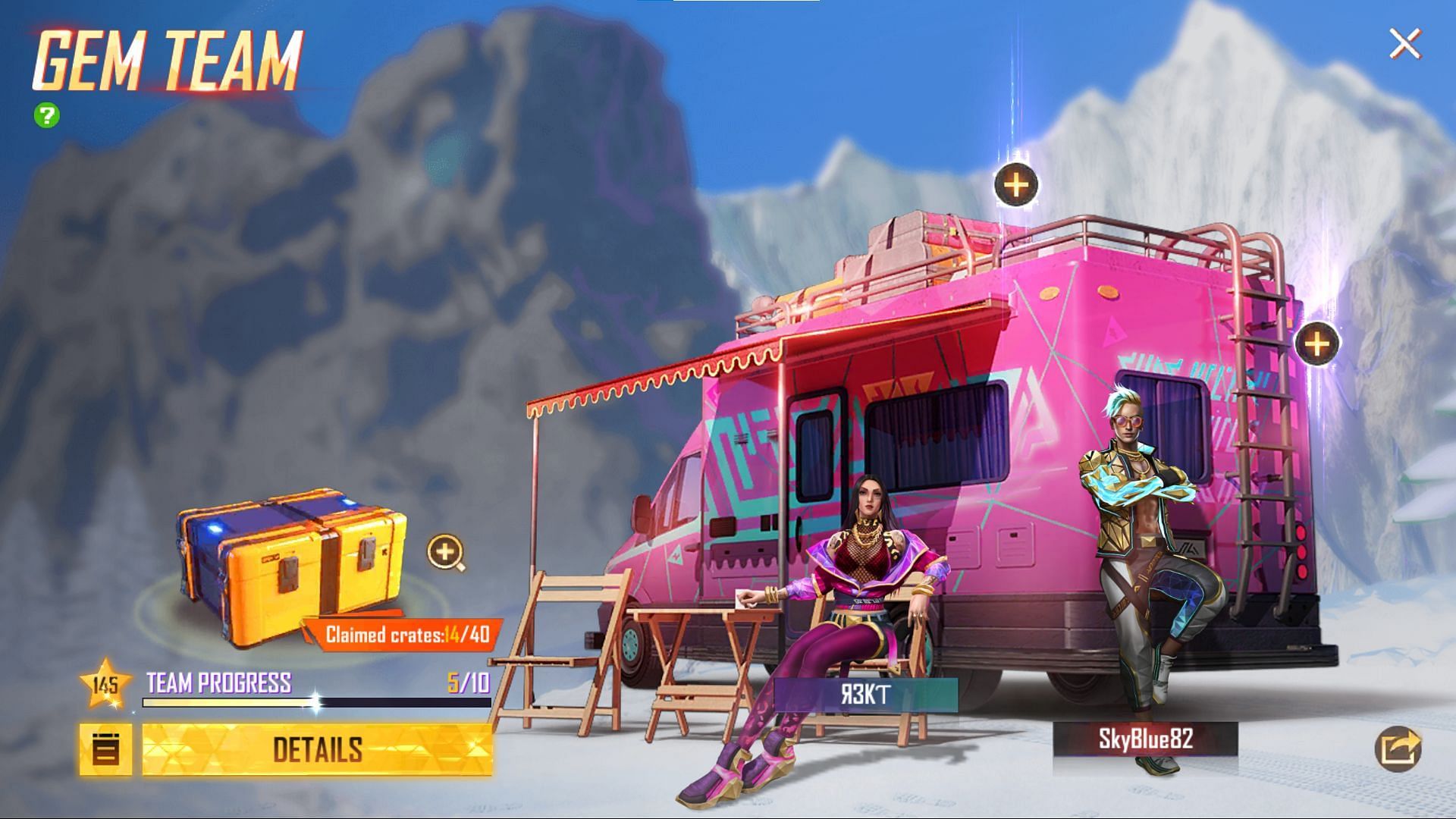Preview crate rewards with the magnifier icon
This screenshot has height=819, width=1456.
[x=446, y=552]
